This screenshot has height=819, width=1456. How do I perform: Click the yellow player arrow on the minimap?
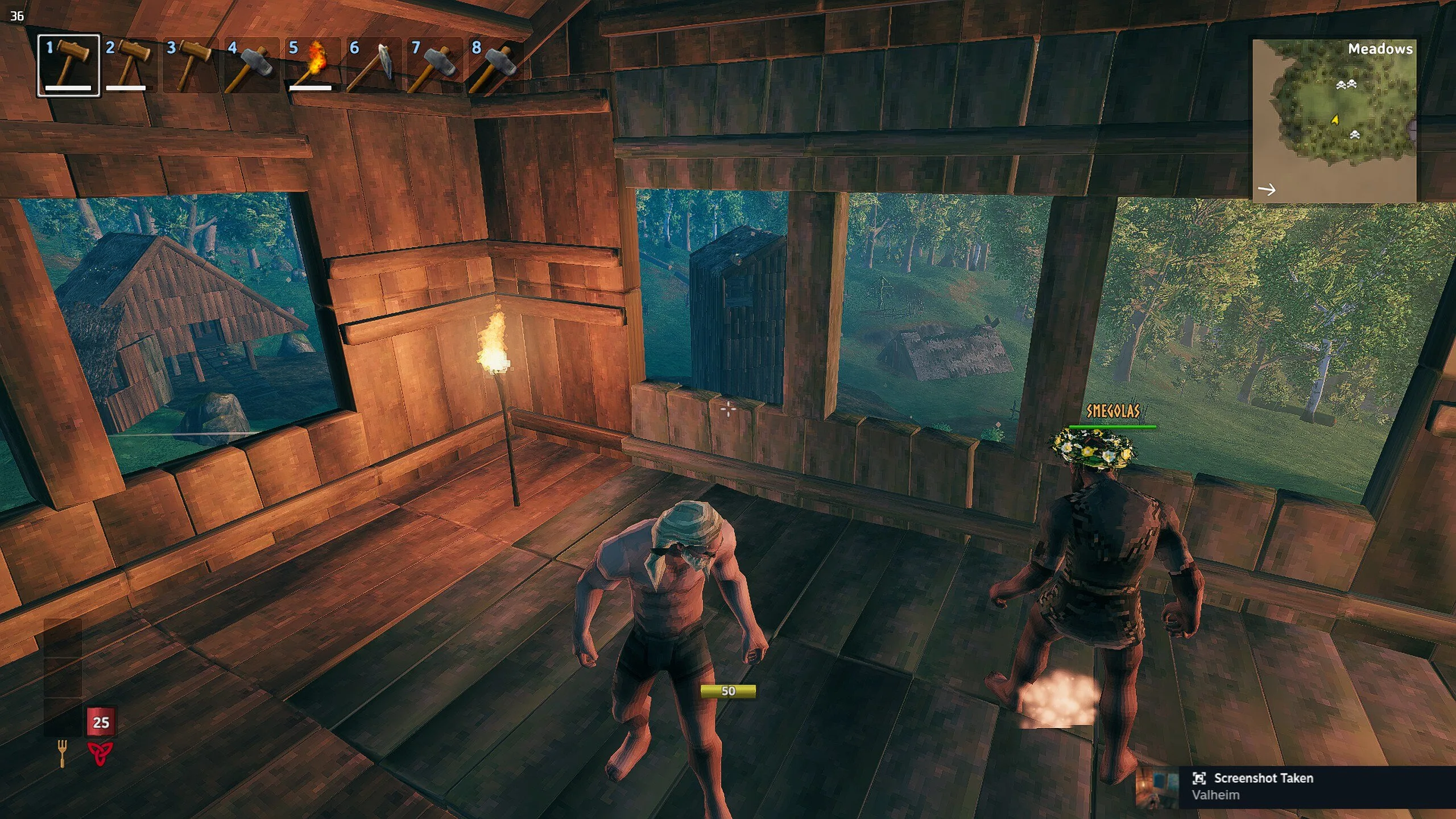tap(1335, 119)
